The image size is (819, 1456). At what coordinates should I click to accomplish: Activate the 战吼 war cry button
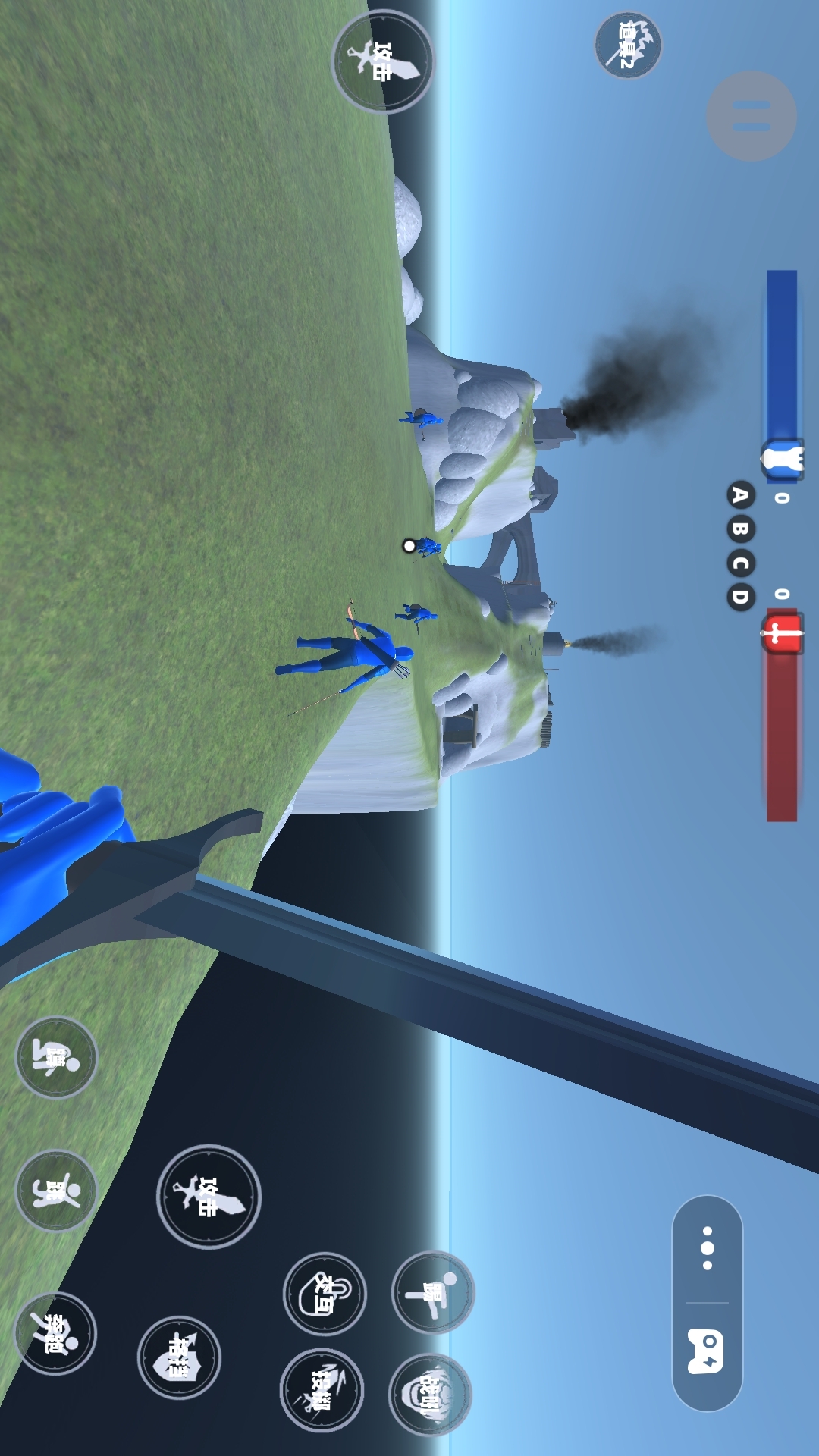coord(430,1394)
